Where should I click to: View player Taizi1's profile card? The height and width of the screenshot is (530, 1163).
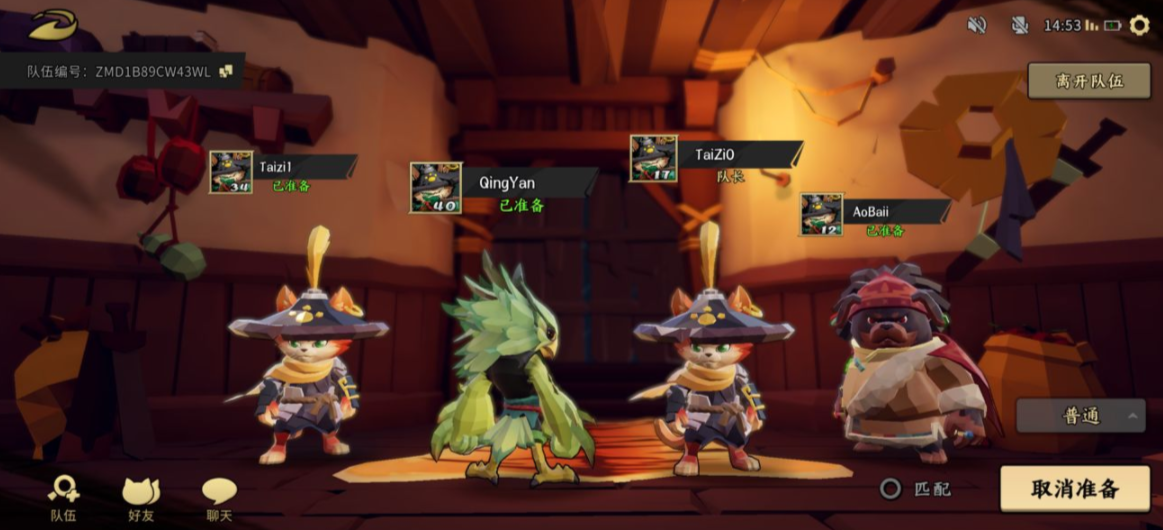[283, 171]
